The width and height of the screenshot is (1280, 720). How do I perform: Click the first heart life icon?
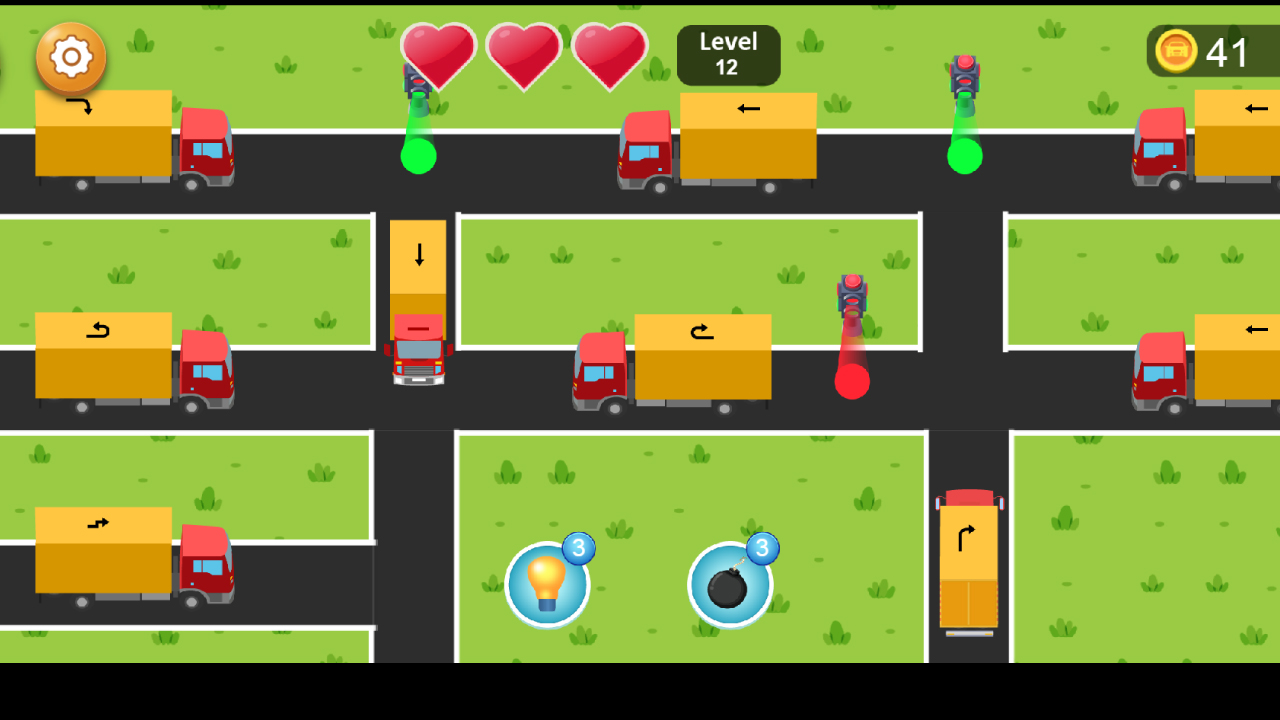pyautogui.click(x=438, y=57)
